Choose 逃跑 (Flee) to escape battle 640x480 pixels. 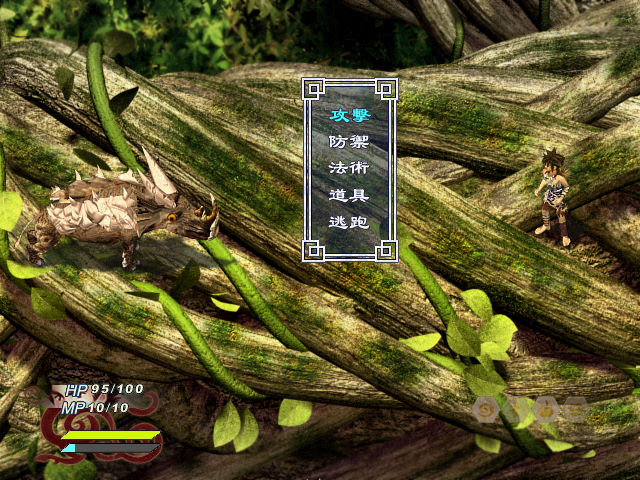point(349,222)
